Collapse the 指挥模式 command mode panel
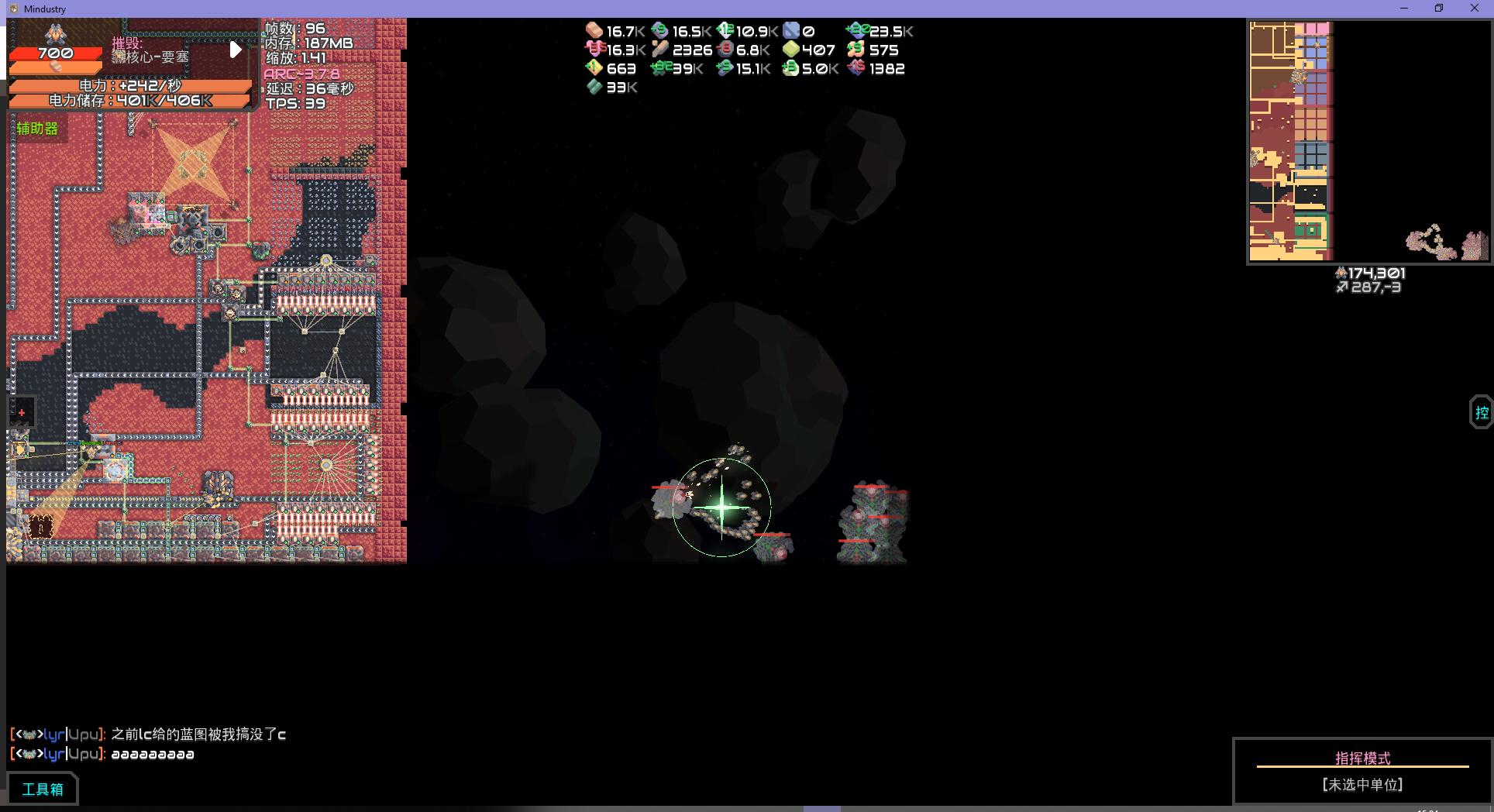1494x812 pixels. pyautogui.click(x=1362, y=758)
